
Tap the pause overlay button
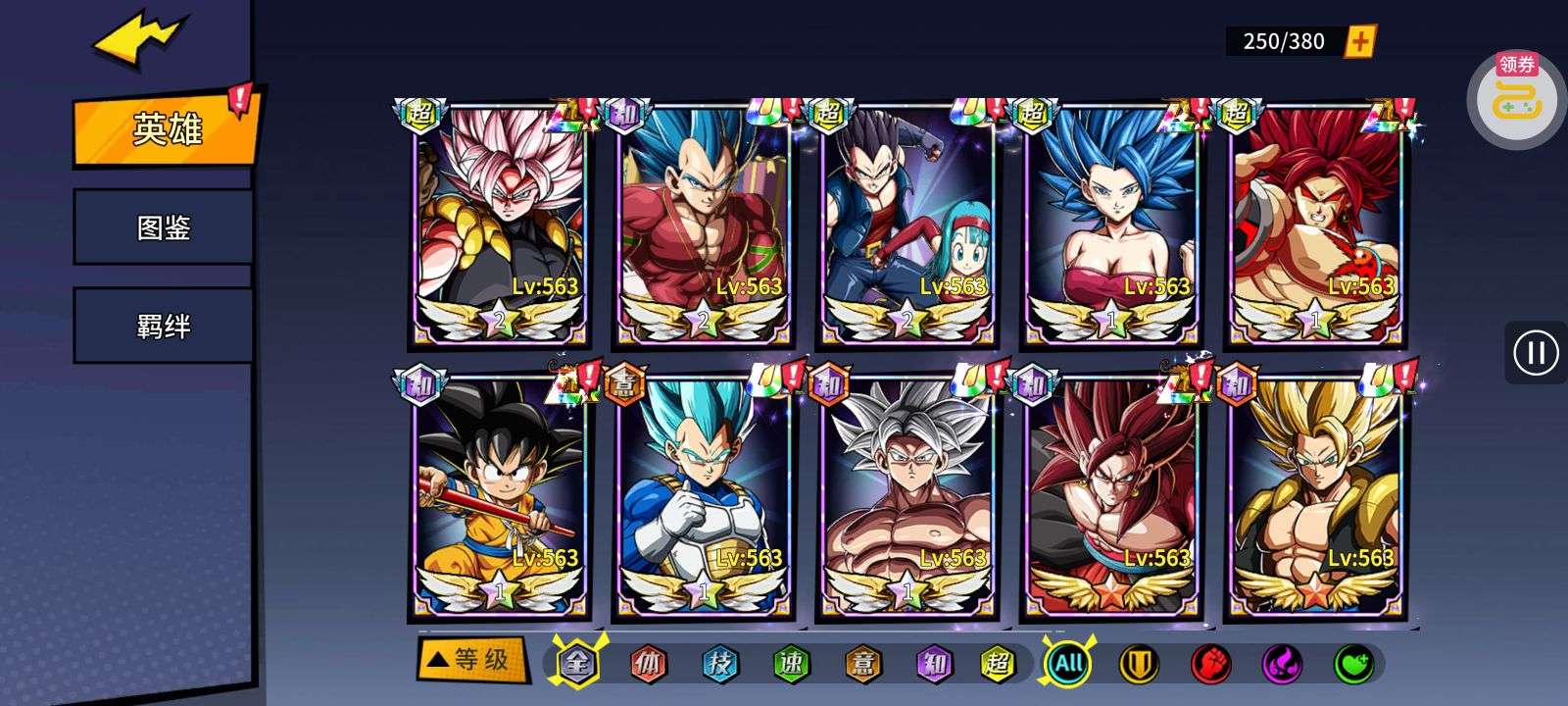(1536, 352)
